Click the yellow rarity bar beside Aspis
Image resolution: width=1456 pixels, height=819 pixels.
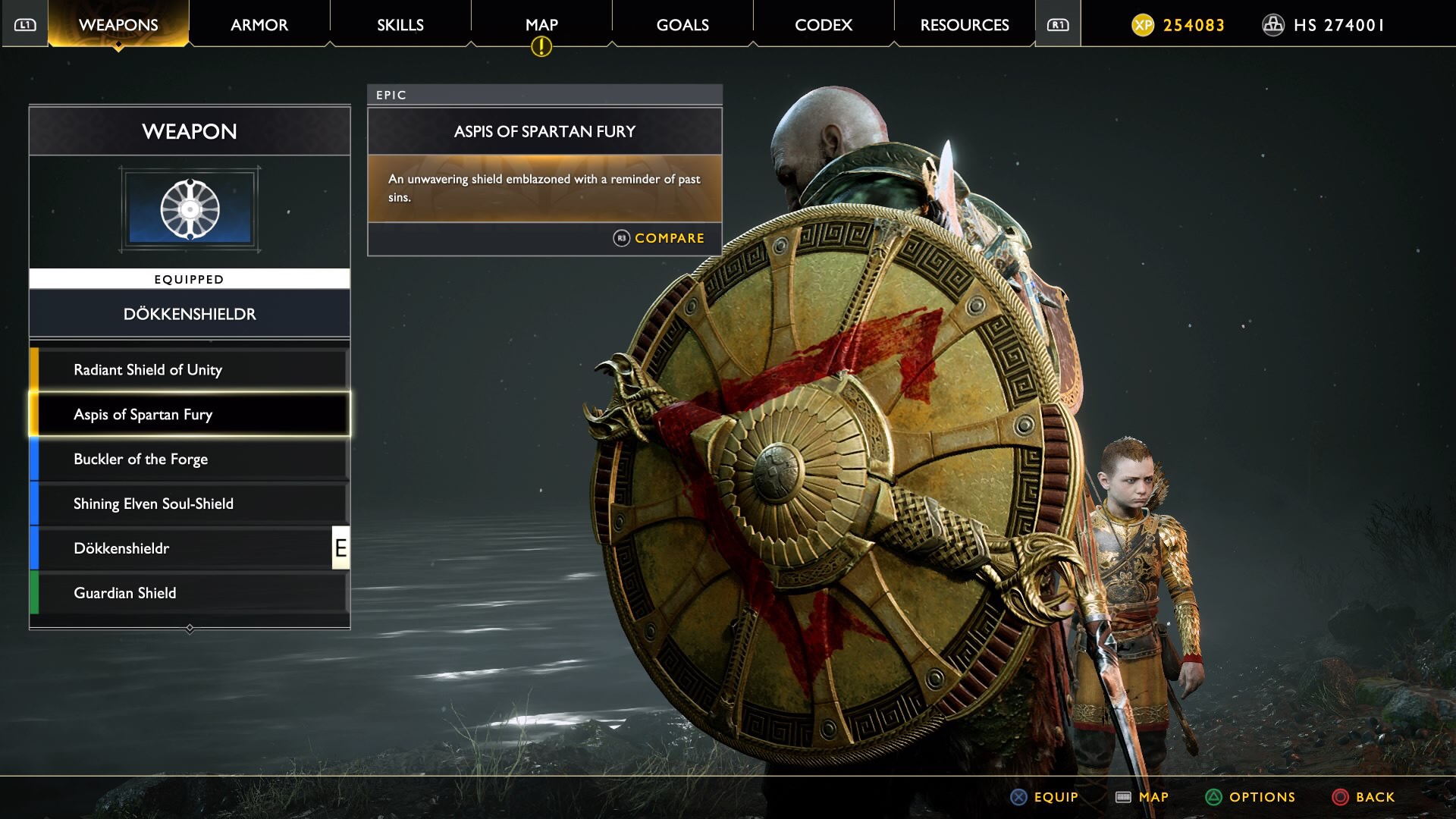click(33, 414)
